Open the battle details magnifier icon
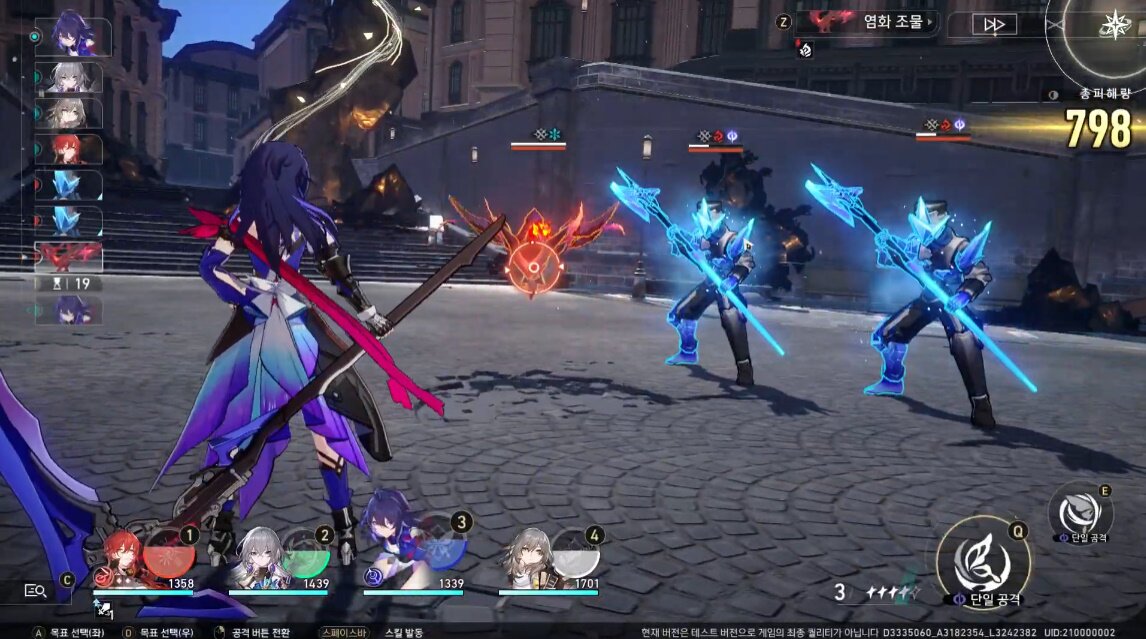This screenshot has width=1146, height=639. coord(35,590)
